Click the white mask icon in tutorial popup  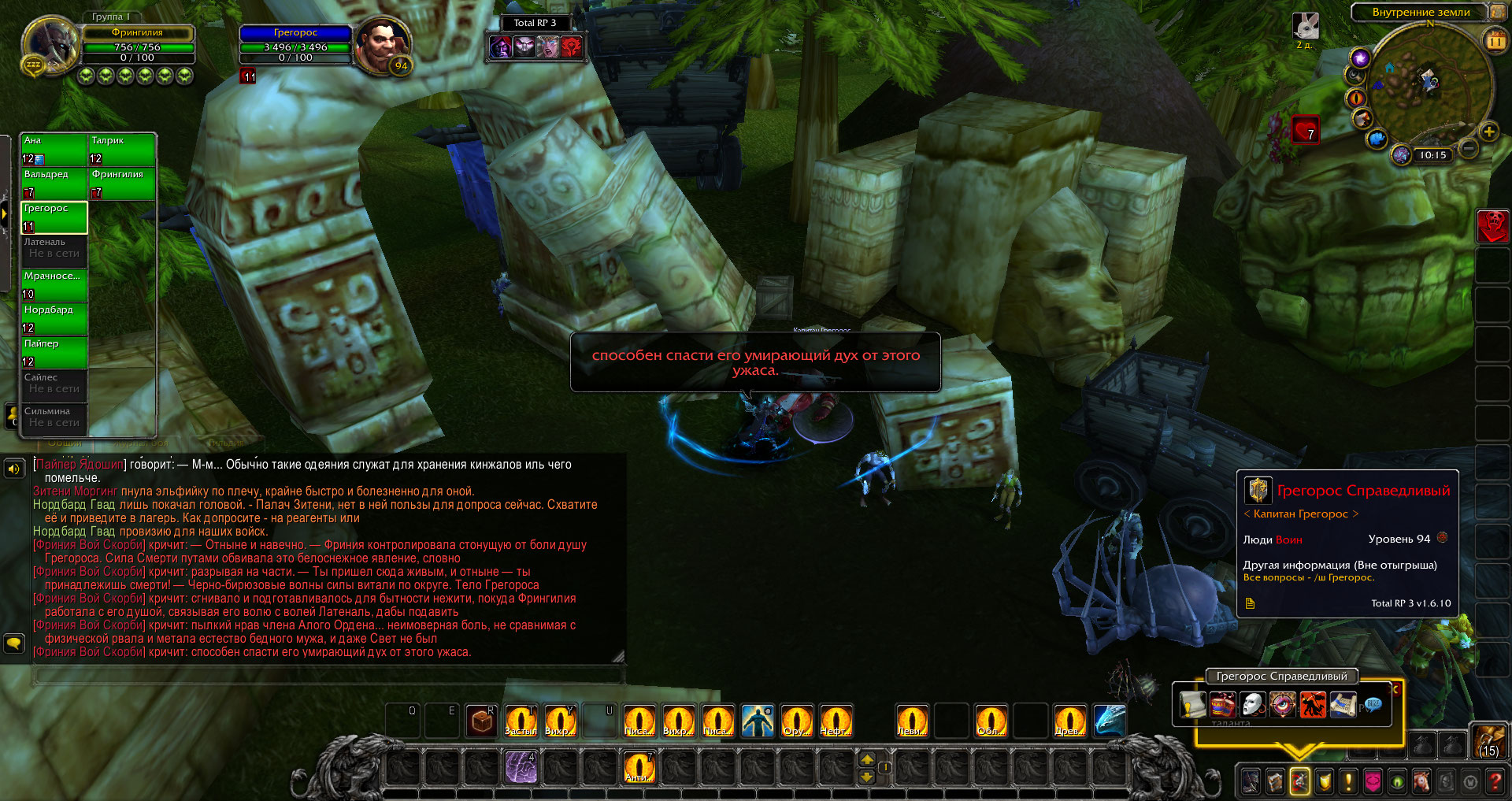(1252, 704)
